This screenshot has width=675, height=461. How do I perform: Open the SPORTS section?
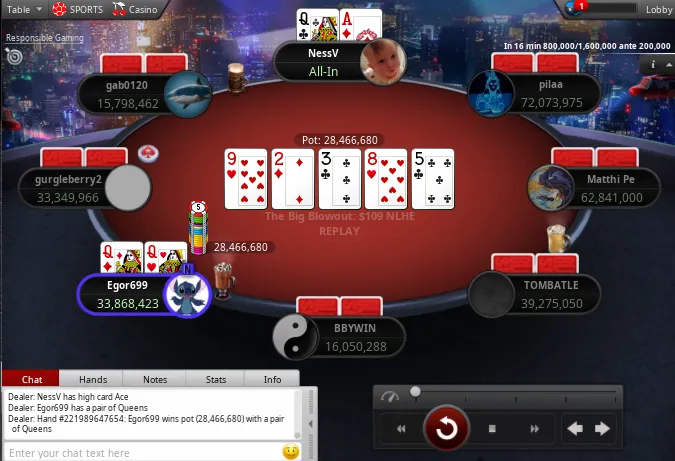tap(78, 9)
